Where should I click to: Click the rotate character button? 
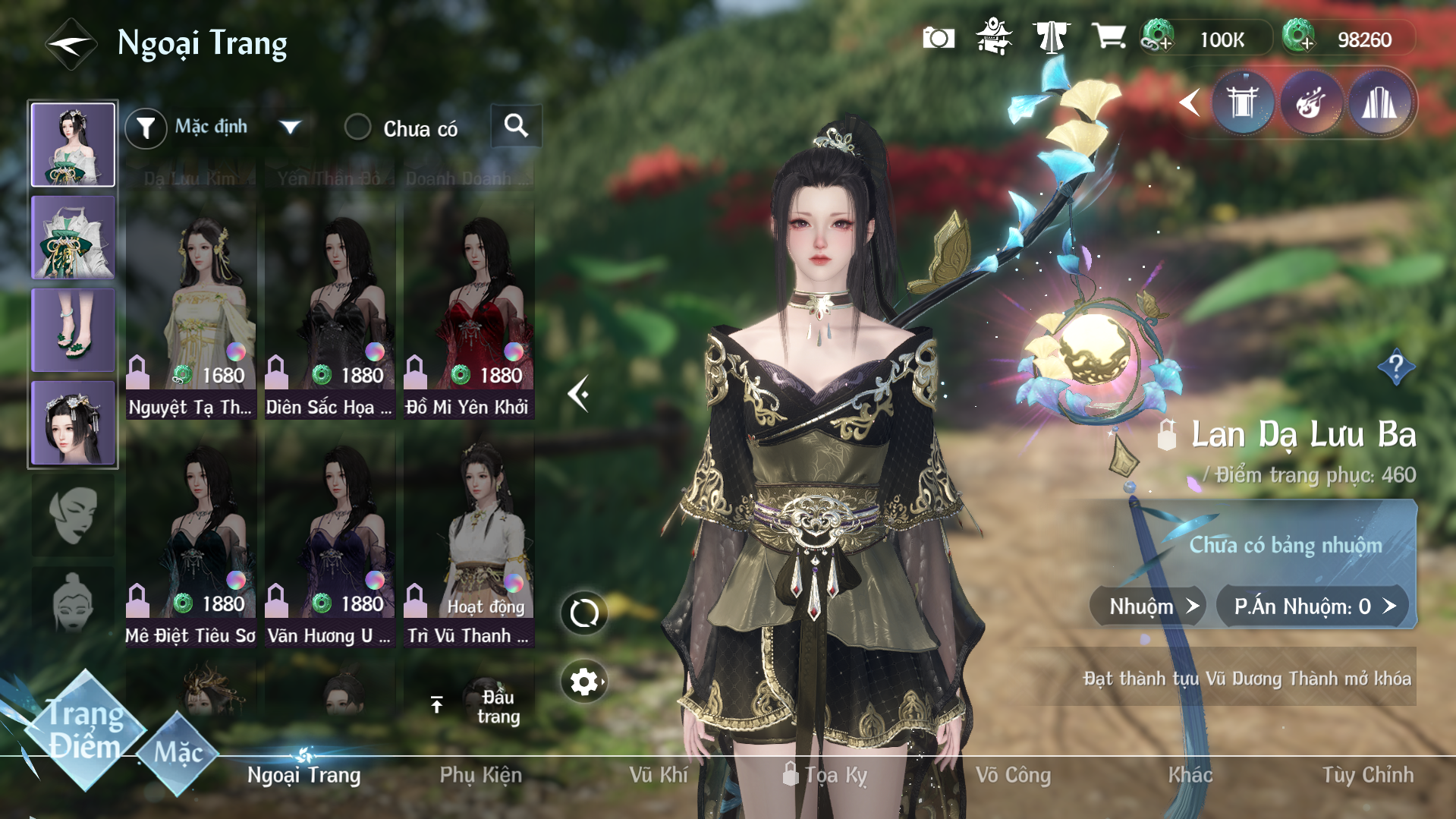584,613
